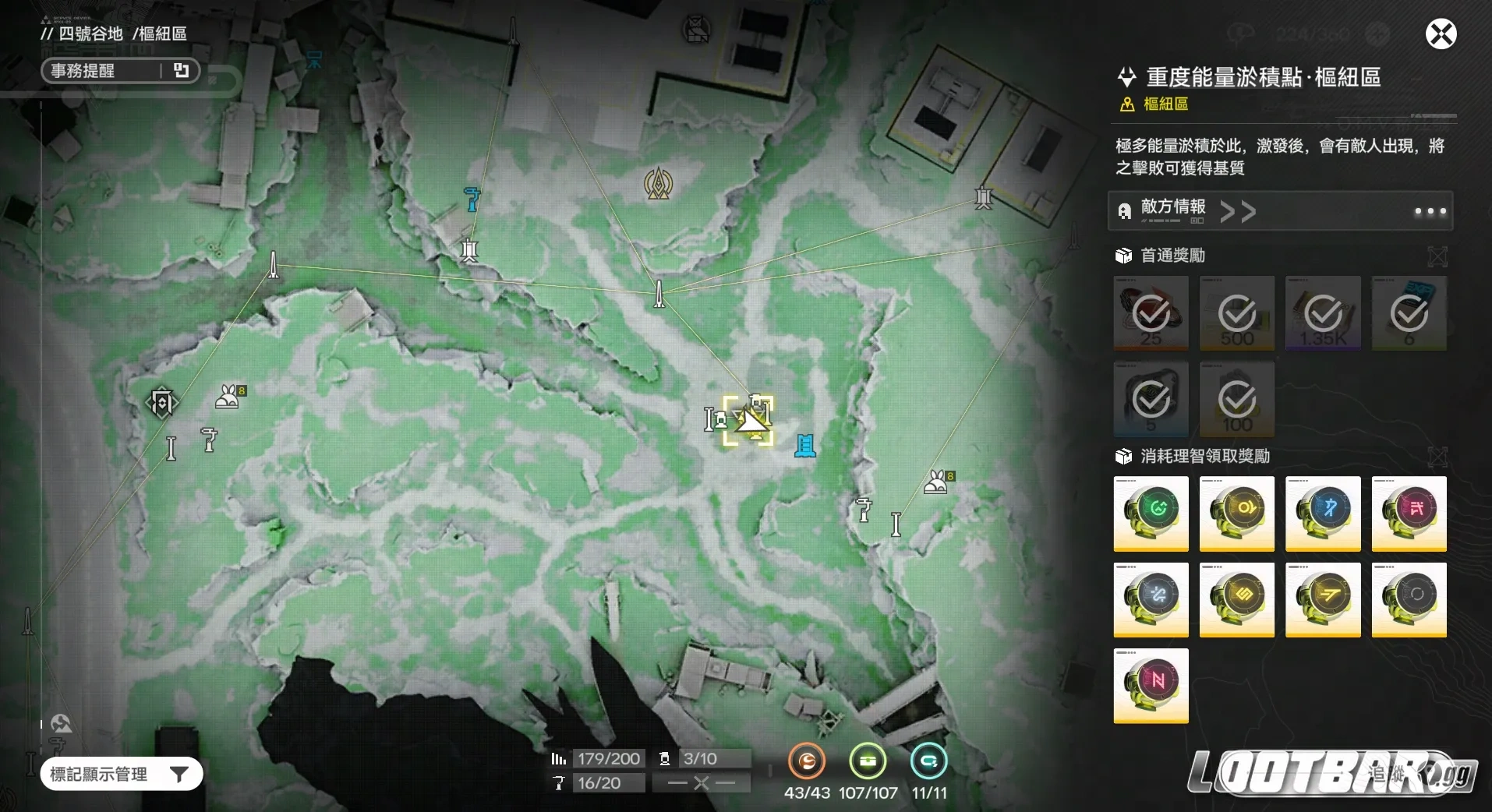Open the 事務提醒 reminder button

(120, 71)
